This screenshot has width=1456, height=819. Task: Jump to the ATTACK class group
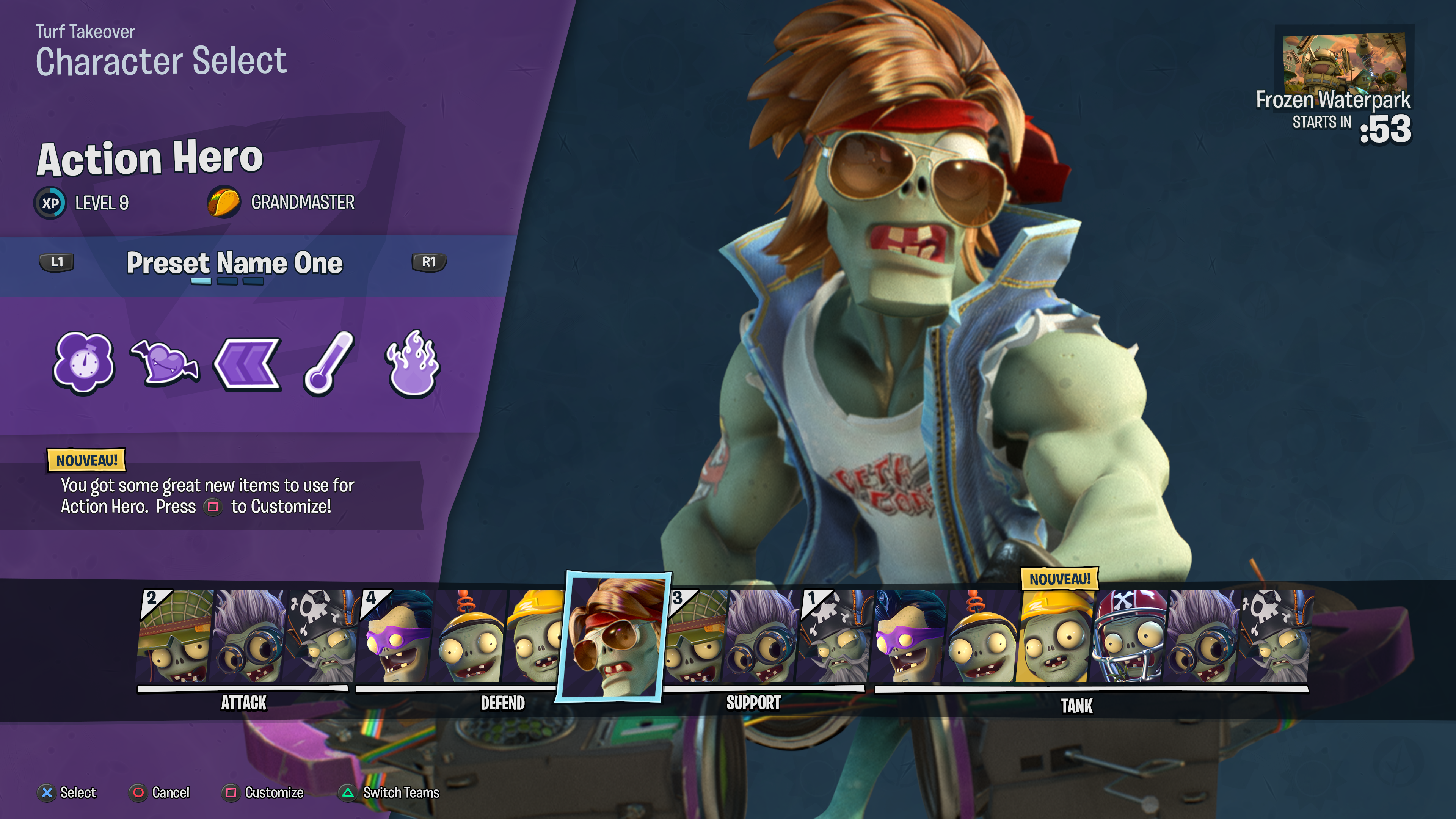(243, 703)
